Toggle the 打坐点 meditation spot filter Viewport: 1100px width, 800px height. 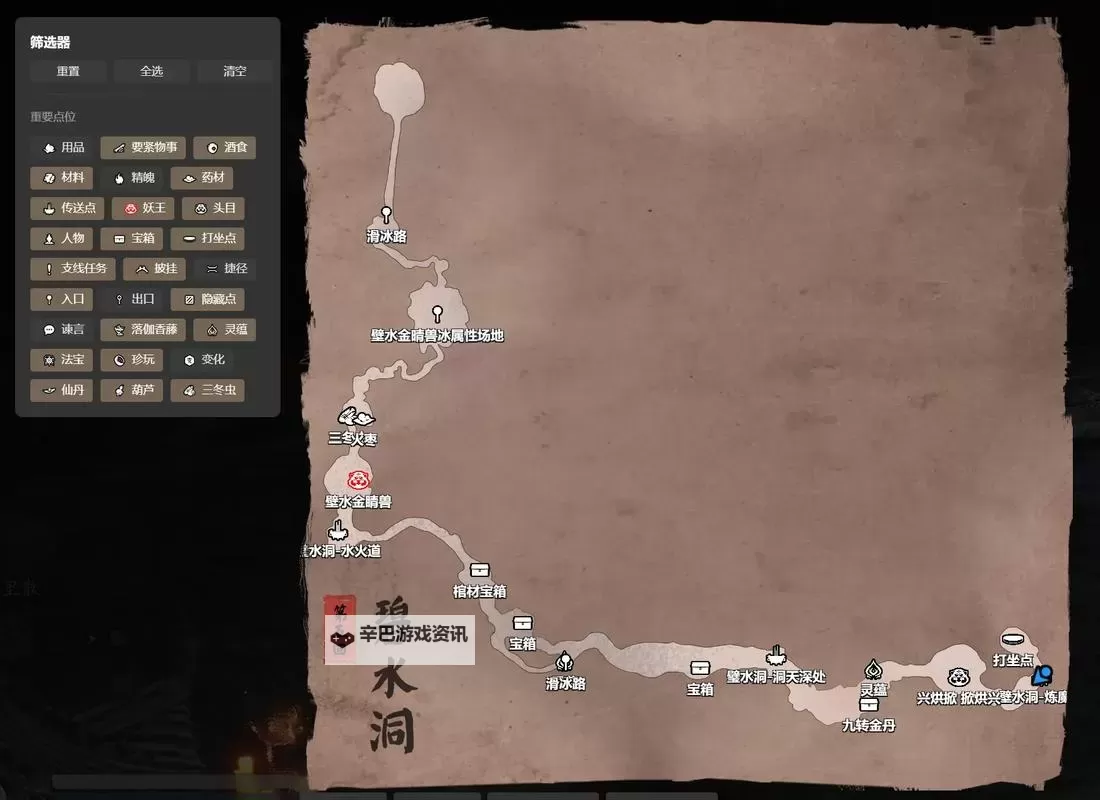pyautogui.click(x=207, y=239)
